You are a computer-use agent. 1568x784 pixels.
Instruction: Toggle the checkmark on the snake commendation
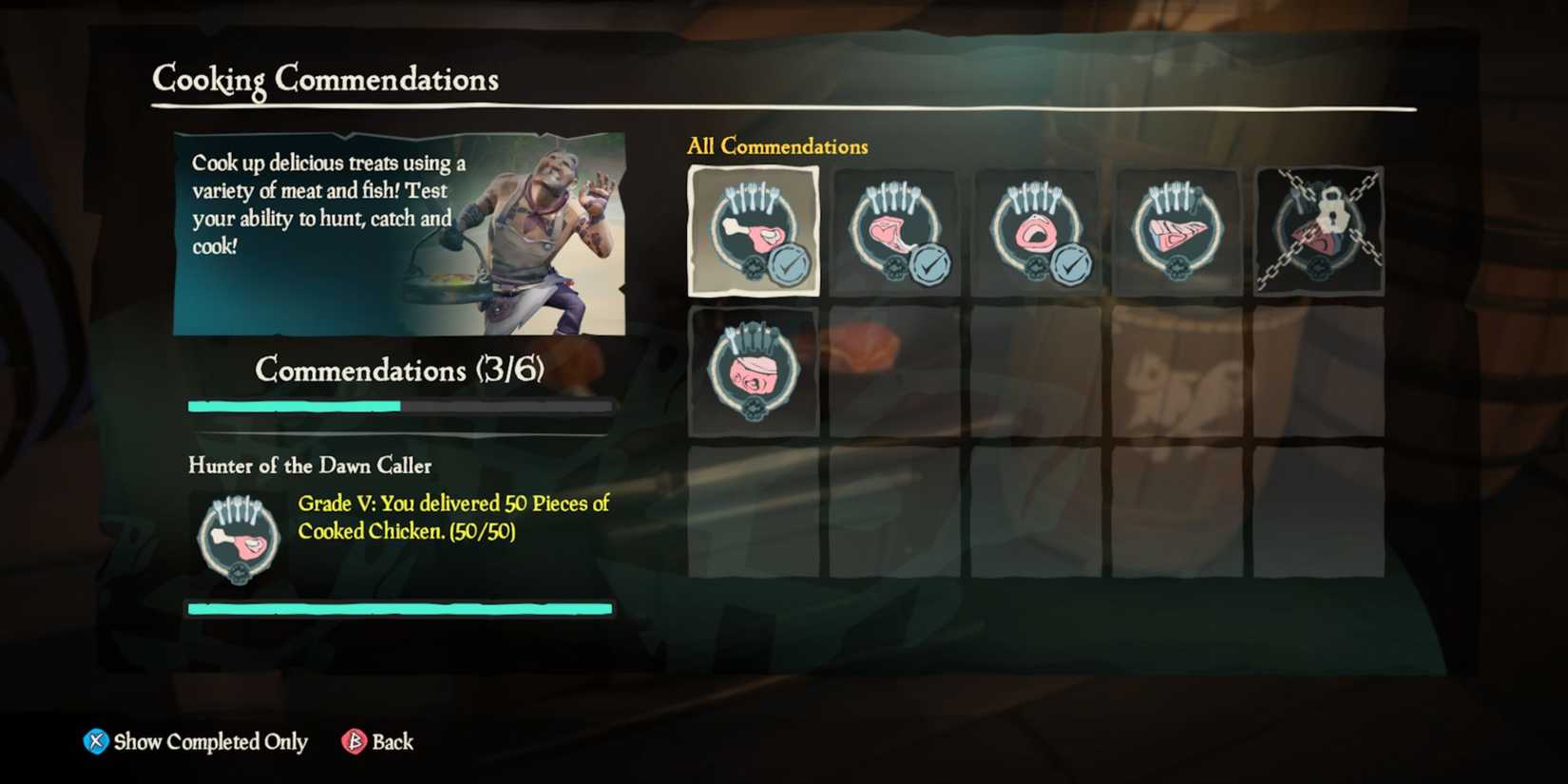(x=1070, y=263)
